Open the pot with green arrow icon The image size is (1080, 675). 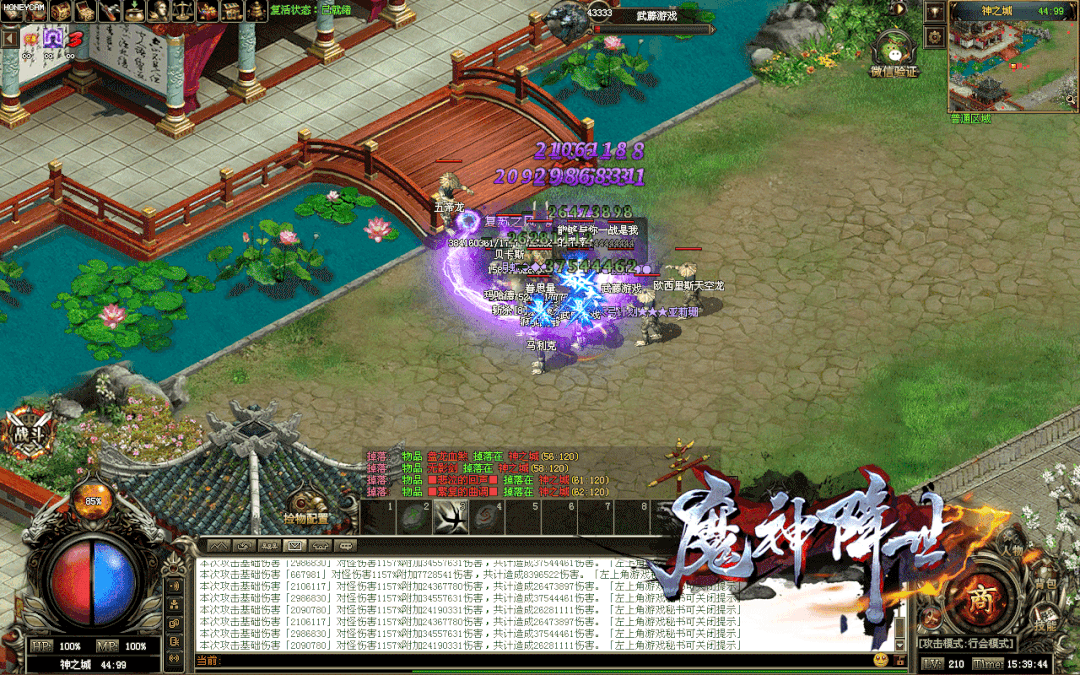pyautogui.click(x=135, y=11)
